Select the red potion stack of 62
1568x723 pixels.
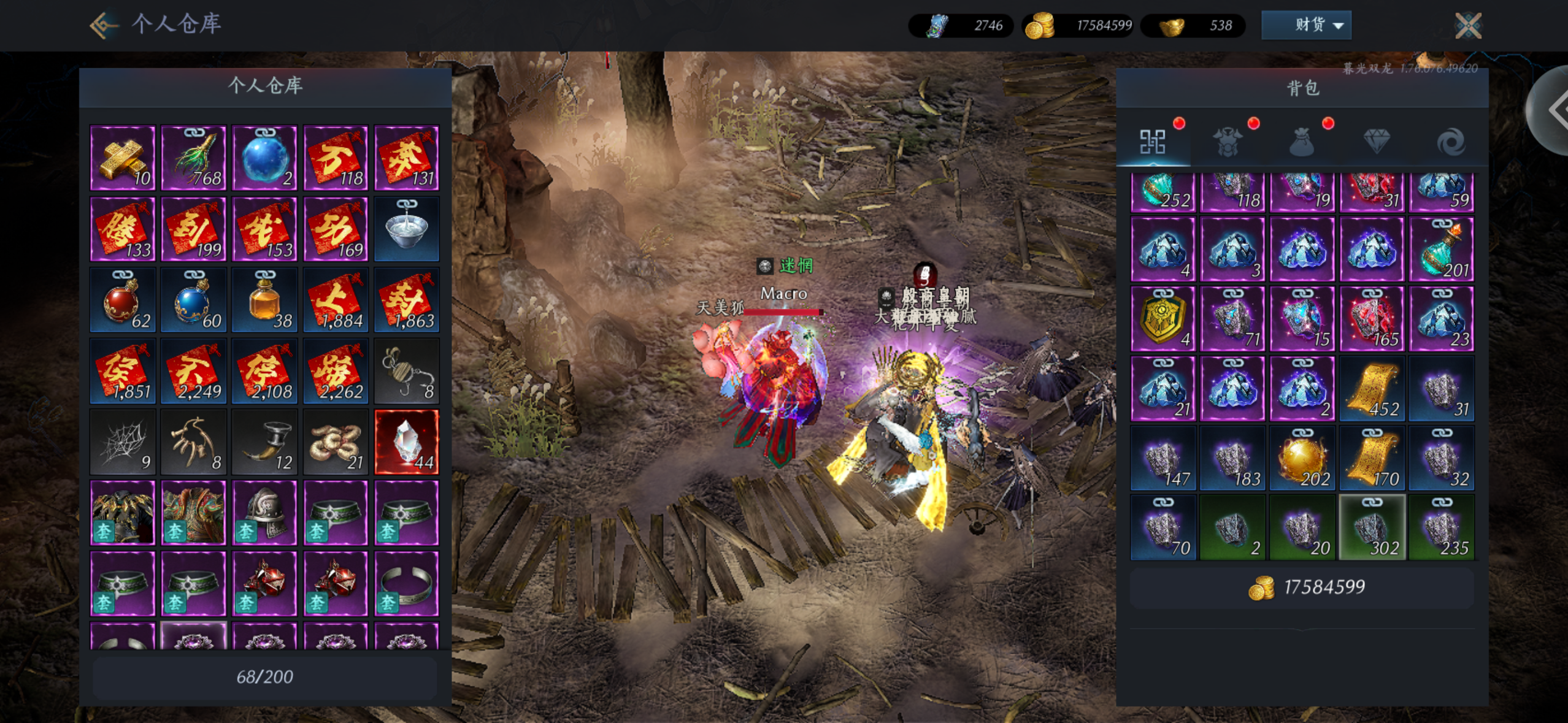tap(123, 300)
